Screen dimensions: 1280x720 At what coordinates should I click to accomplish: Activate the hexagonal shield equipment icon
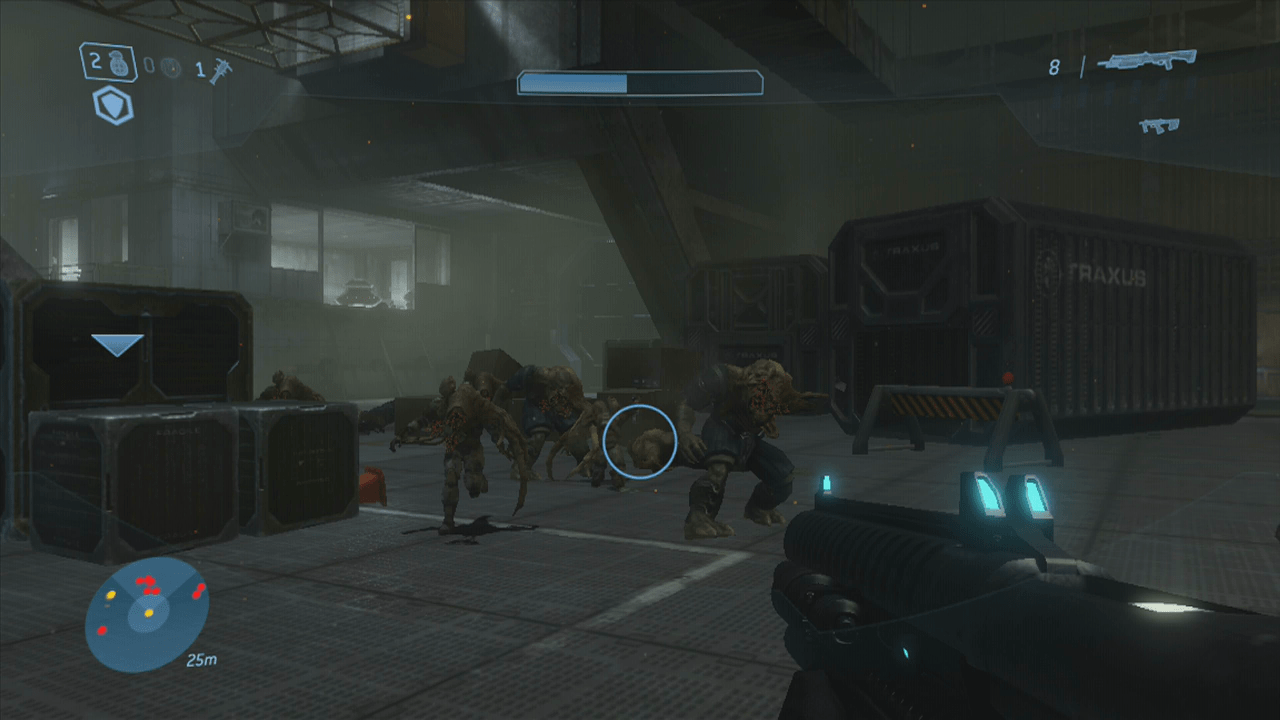113,105
